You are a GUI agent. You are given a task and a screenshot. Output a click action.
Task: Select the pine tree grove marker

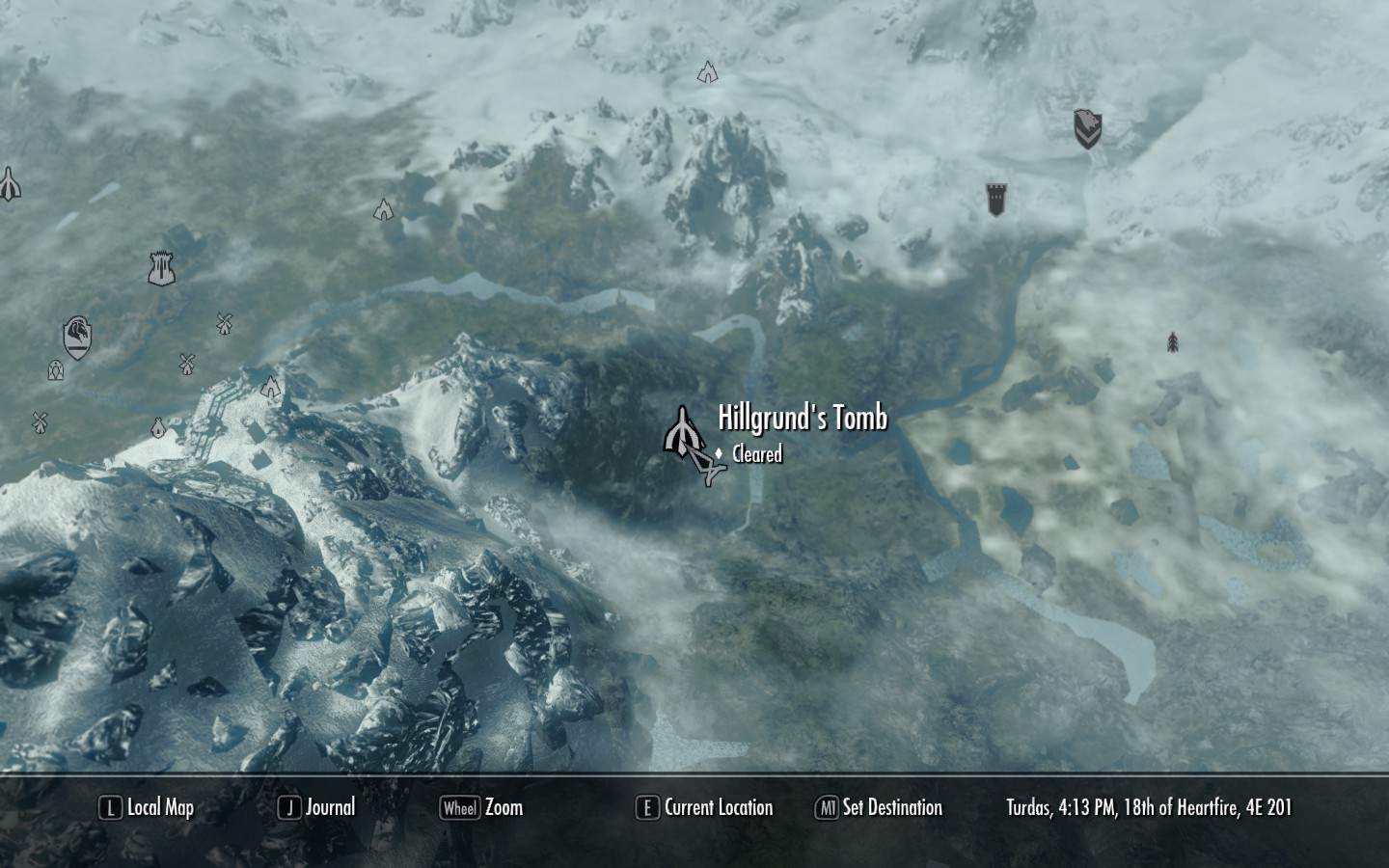pyautogui.click(x=1172, y=342)
